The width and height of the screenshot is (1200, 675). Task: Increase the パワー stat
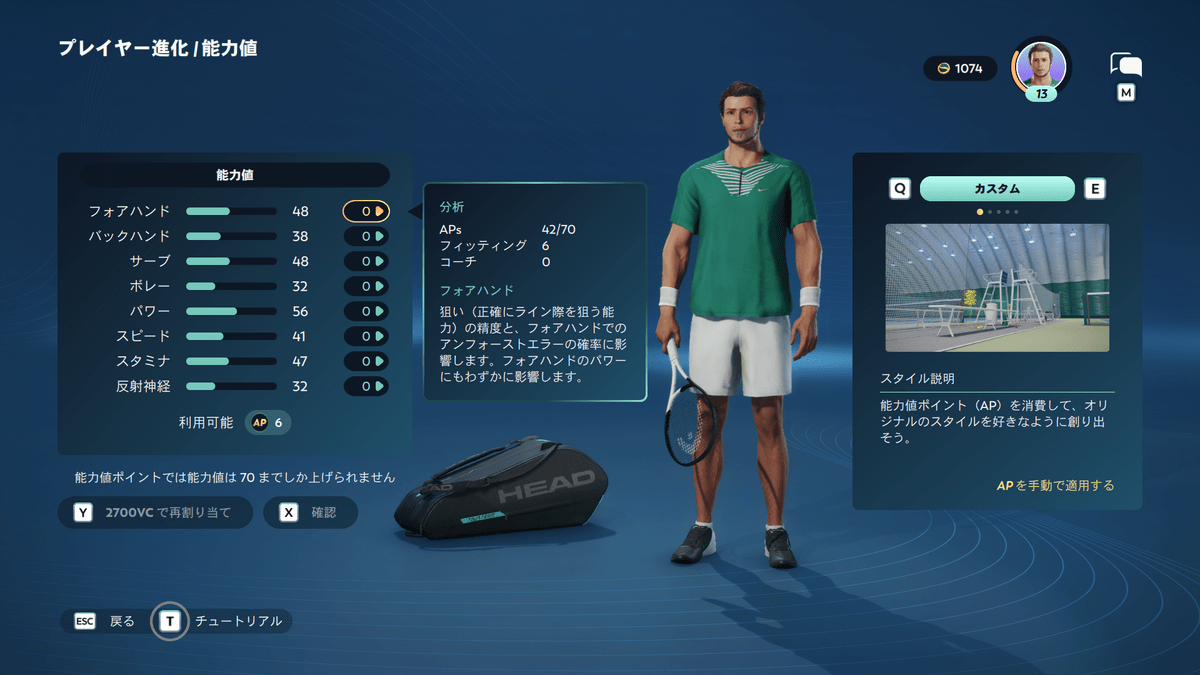(379, 311)
